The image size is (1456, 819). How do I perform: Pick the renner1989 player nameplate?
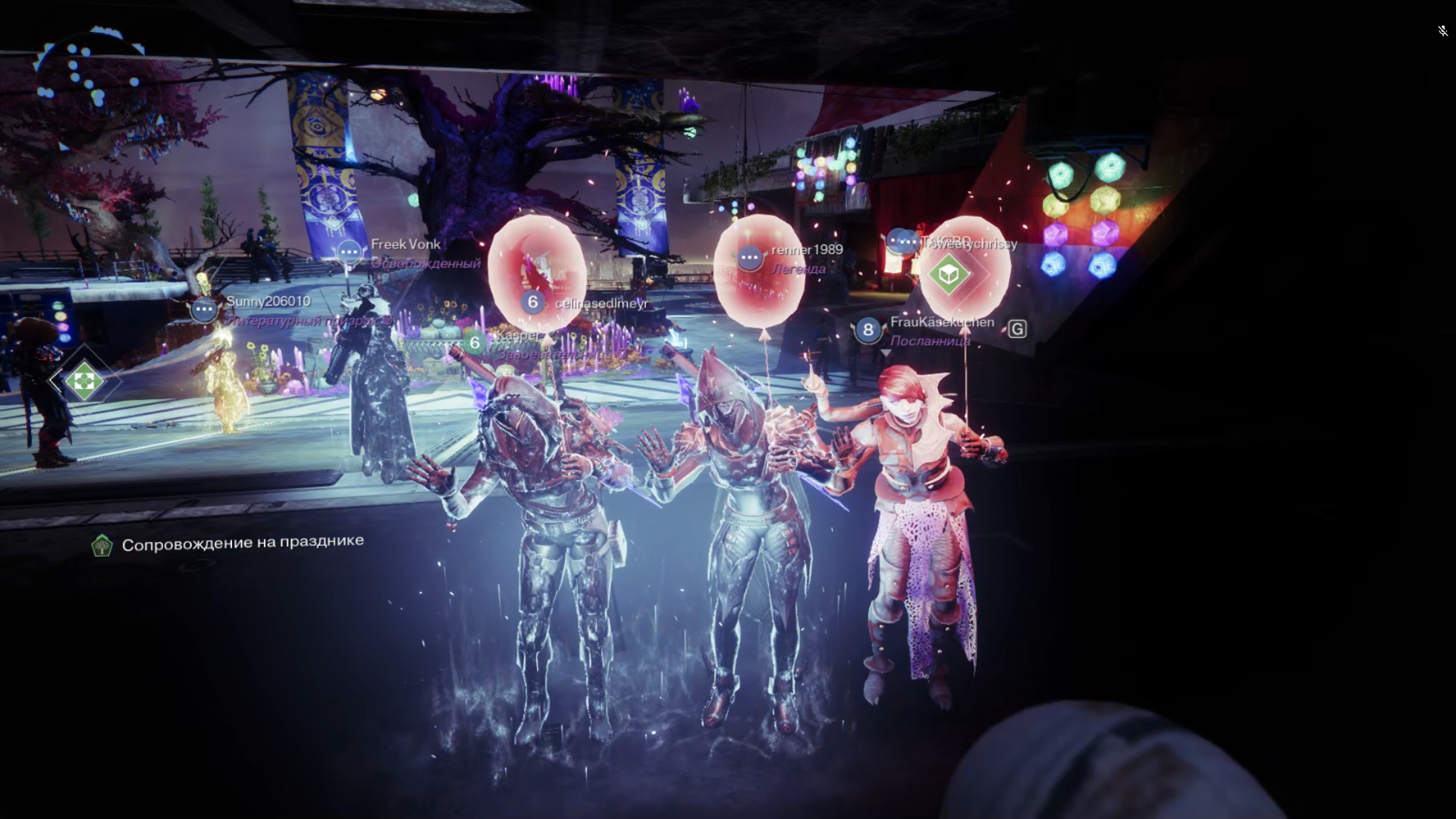[x=806, y=250]
